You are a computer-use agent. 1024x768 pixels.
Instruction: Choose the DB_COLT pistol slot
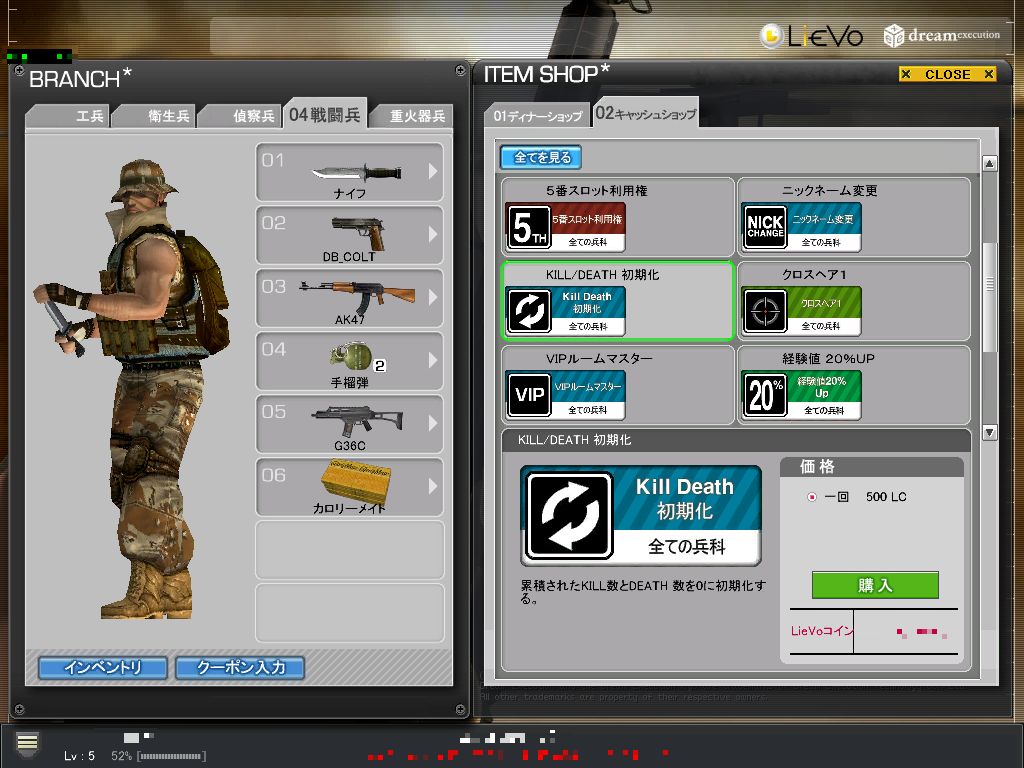pos(350,235)
